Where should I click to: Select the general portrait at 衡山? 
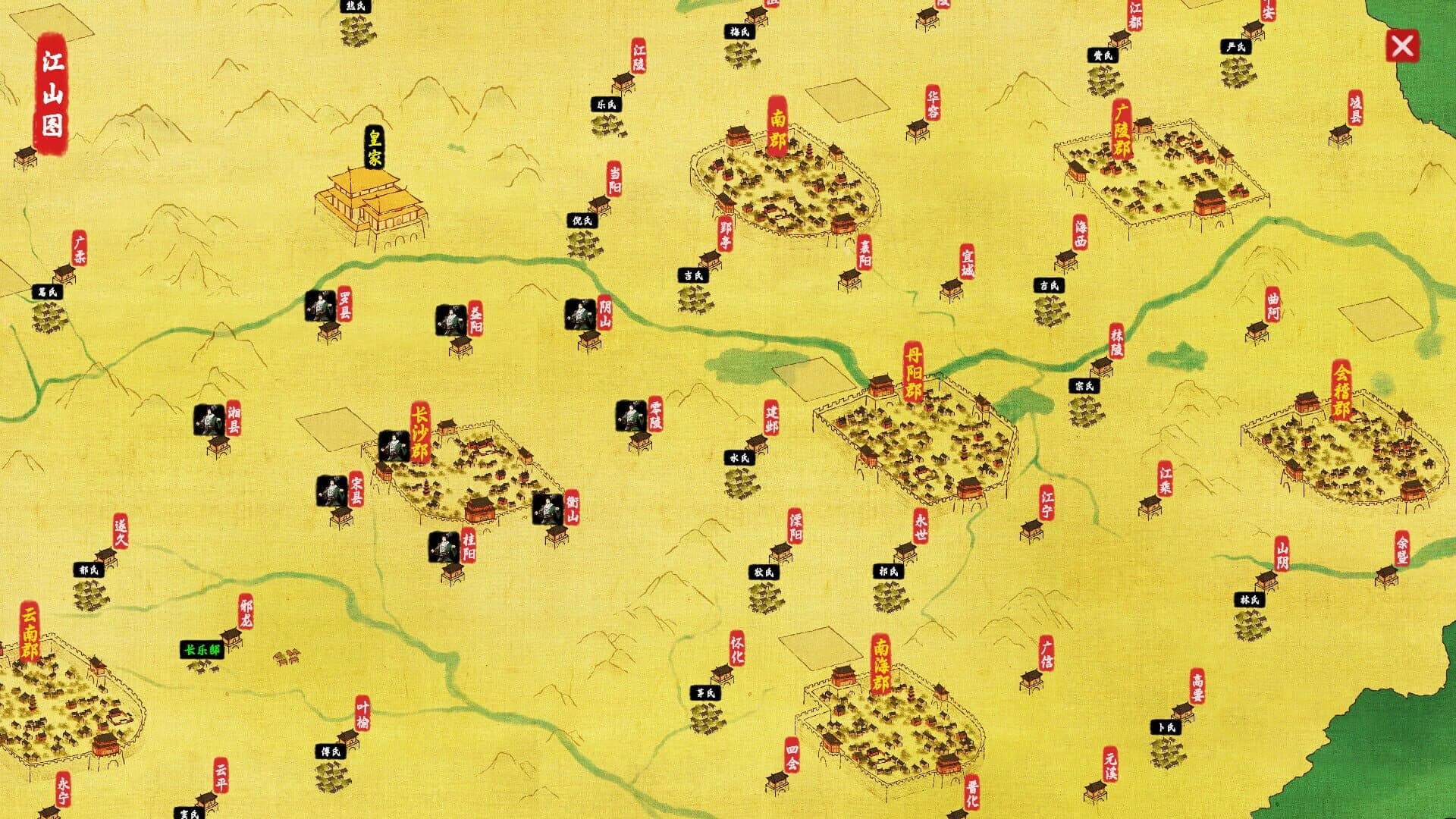pos(549,508)
